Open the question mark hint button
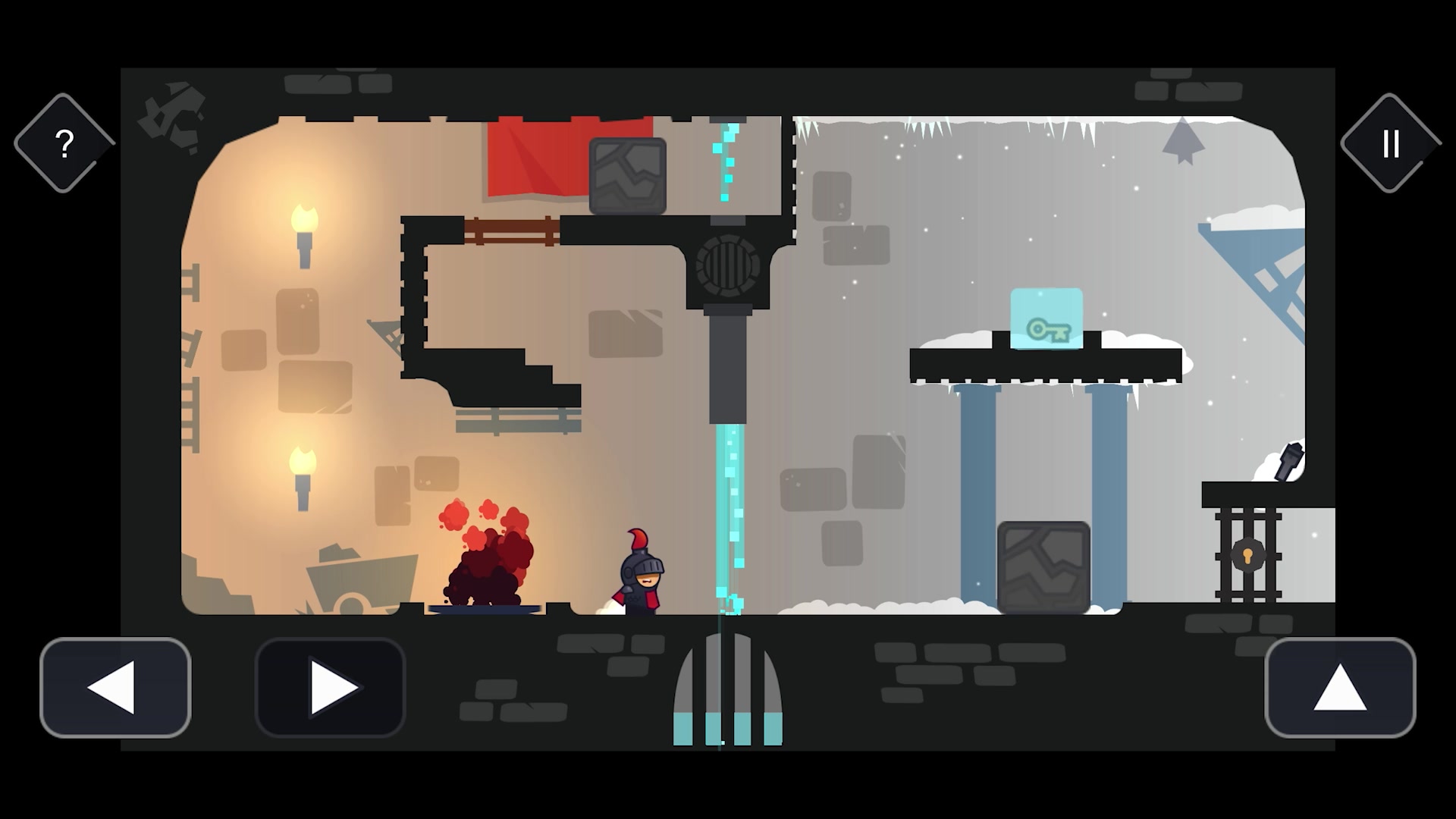 tap(64, 143)
